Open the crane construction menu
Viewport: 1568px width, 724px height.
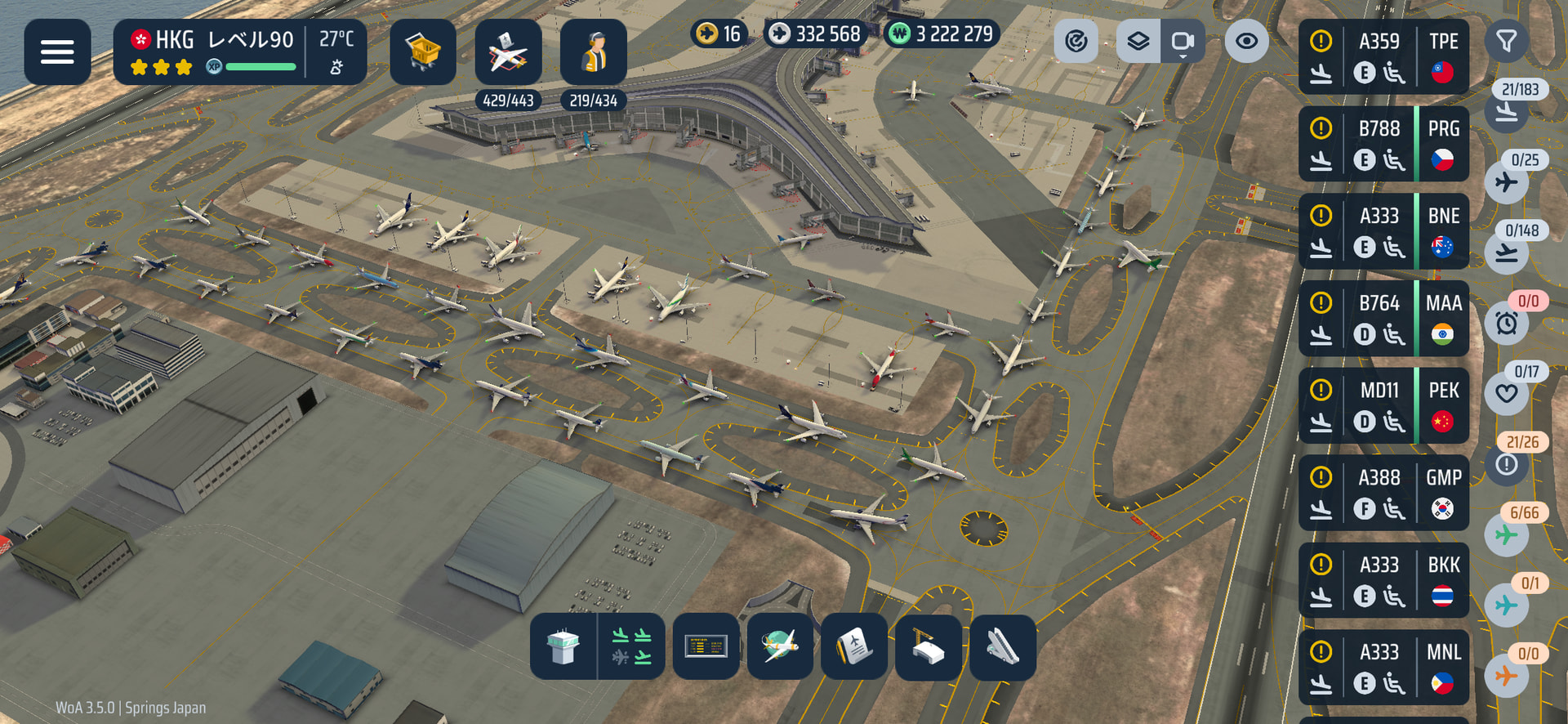[x=928, y=647]
